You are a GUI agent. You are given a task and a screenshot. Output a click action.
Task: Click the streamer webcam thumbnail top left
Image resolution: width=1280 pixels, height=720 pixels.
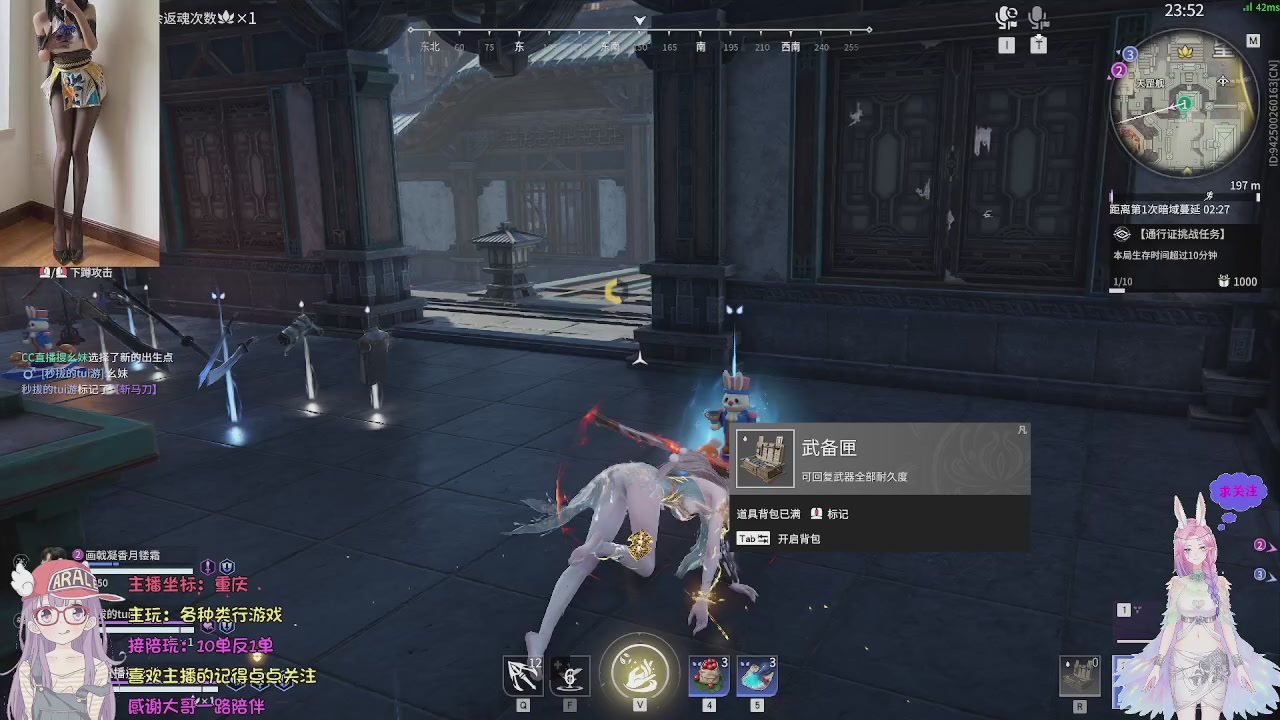pos(80,130)
